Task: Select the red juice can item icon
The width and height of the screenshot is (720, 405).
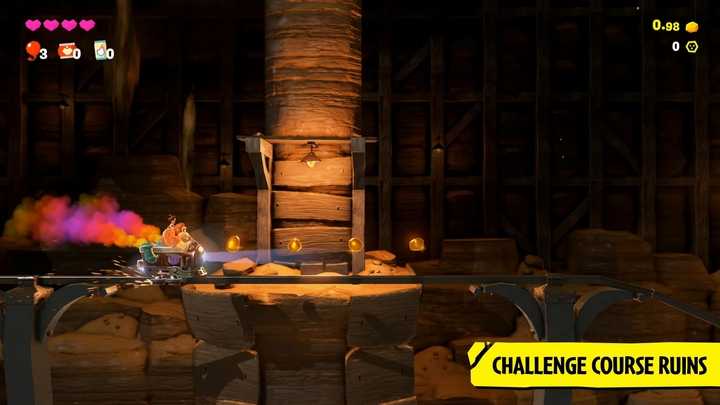Action: (66, 50)
